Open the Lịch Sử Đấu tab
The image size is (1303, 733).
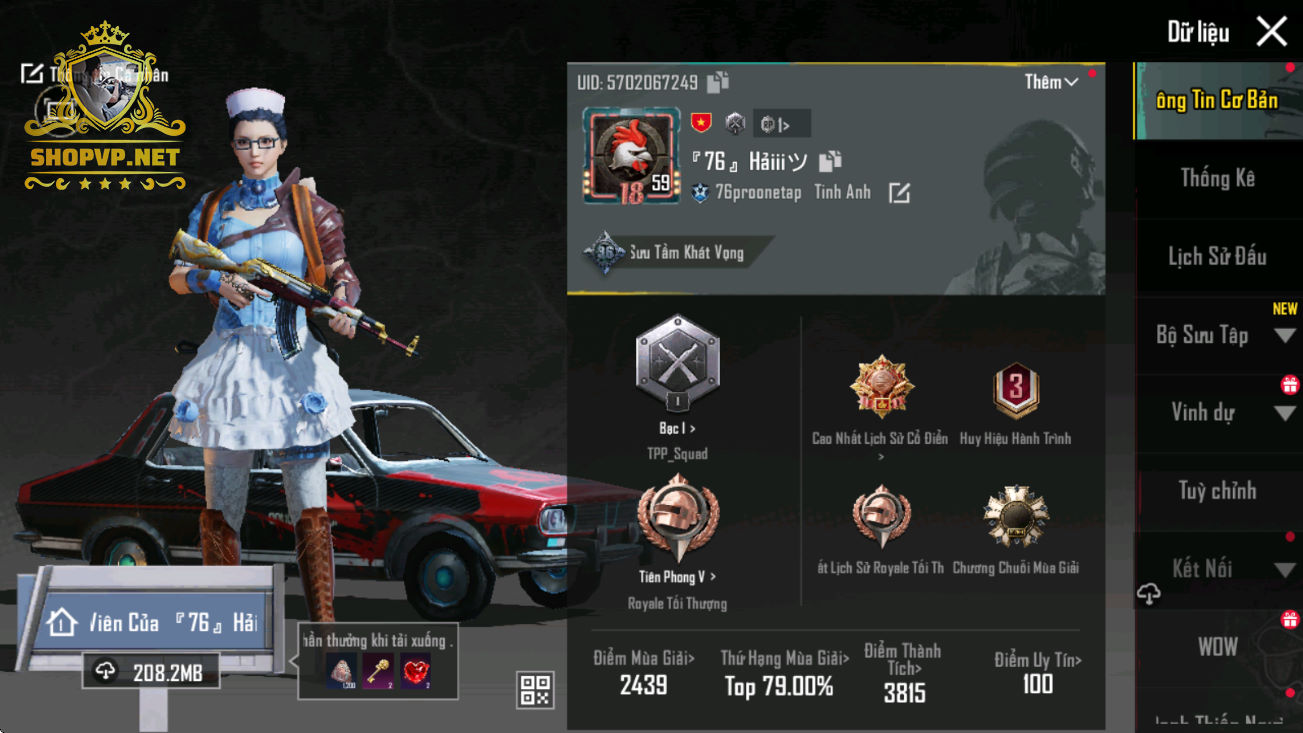click(x=1217, y=257)
